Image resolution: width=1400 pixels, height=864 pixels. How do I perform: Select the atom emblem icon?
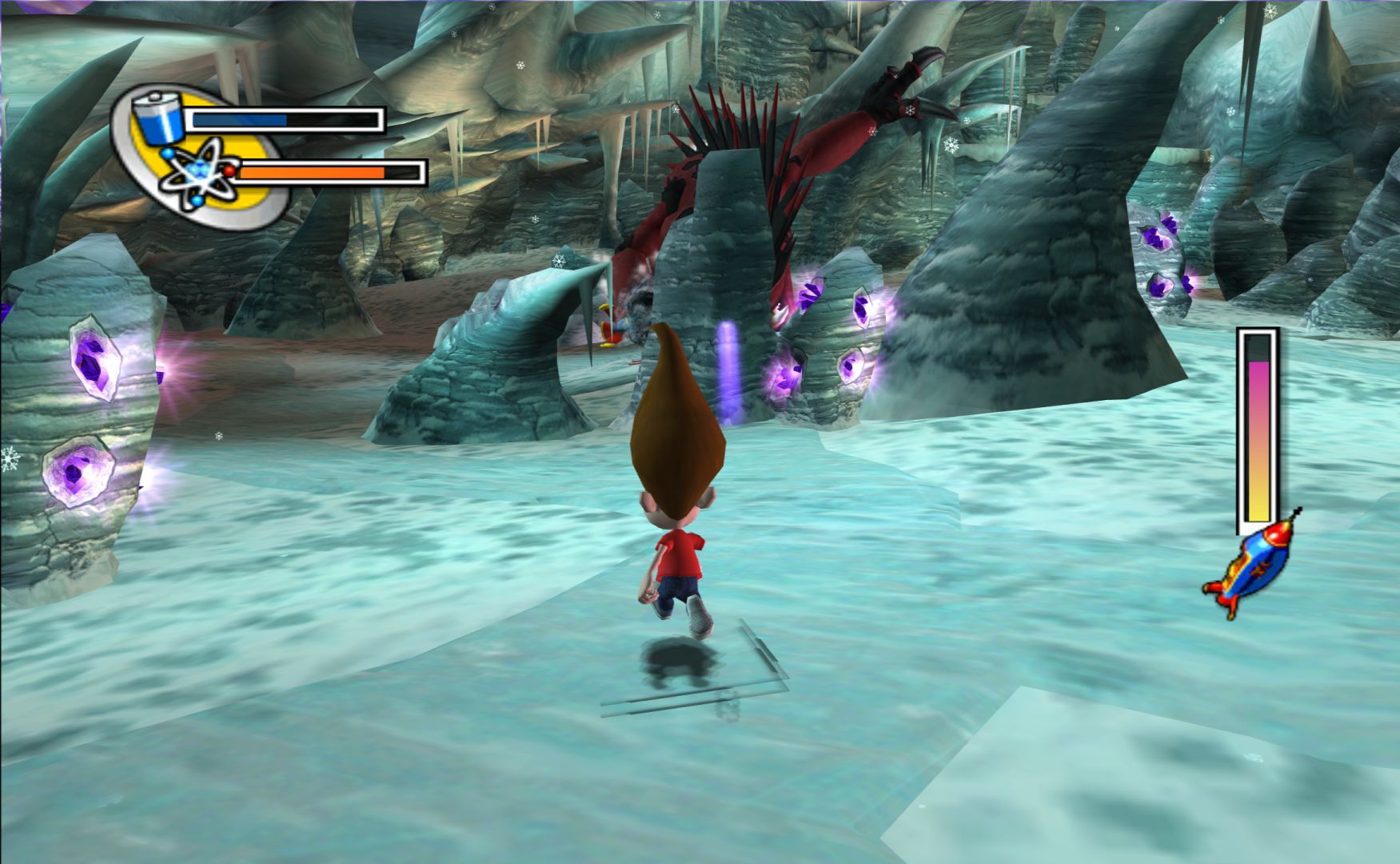(x=197, y=174)
